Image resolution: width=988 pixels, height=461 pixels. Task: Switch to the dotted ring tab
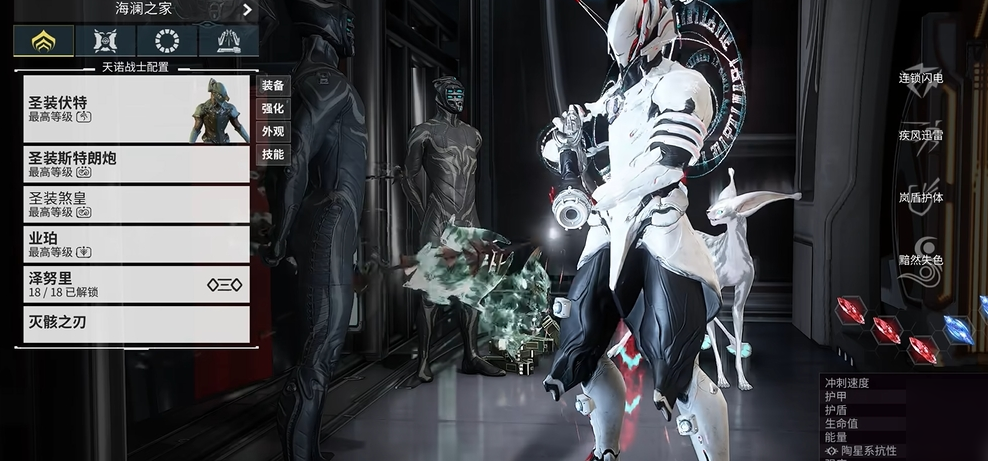[167, 41]
